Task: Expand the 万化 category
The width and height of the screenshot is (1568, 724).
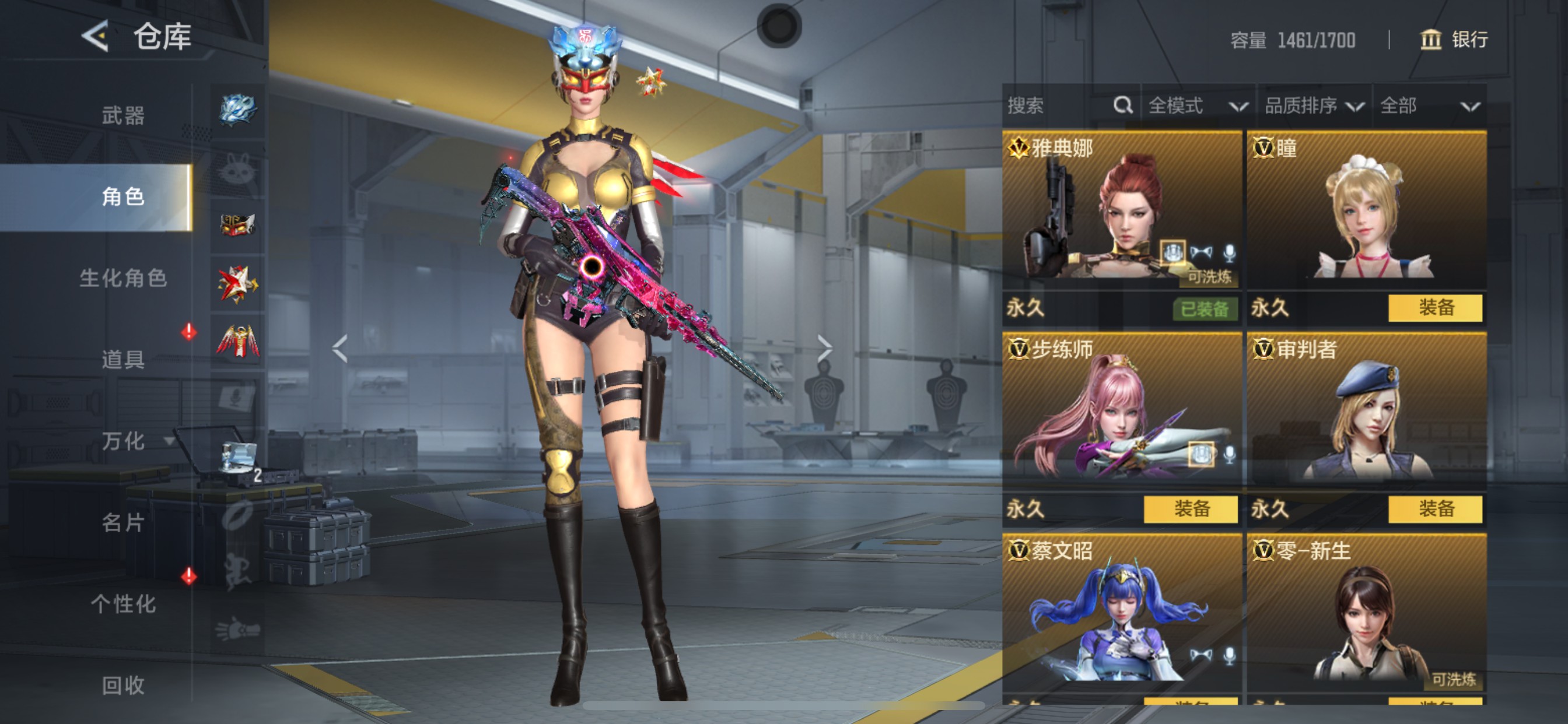Action: 123,441
